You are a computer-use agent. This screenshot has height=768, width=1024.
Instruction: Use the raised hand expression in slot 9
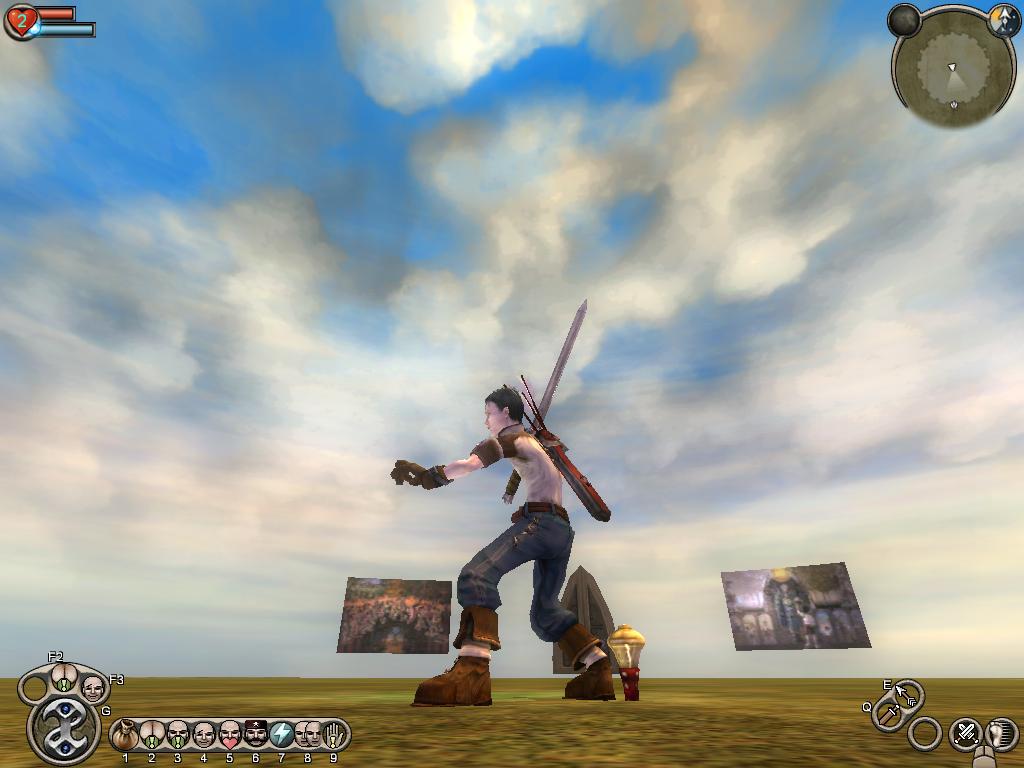point(333,736)
